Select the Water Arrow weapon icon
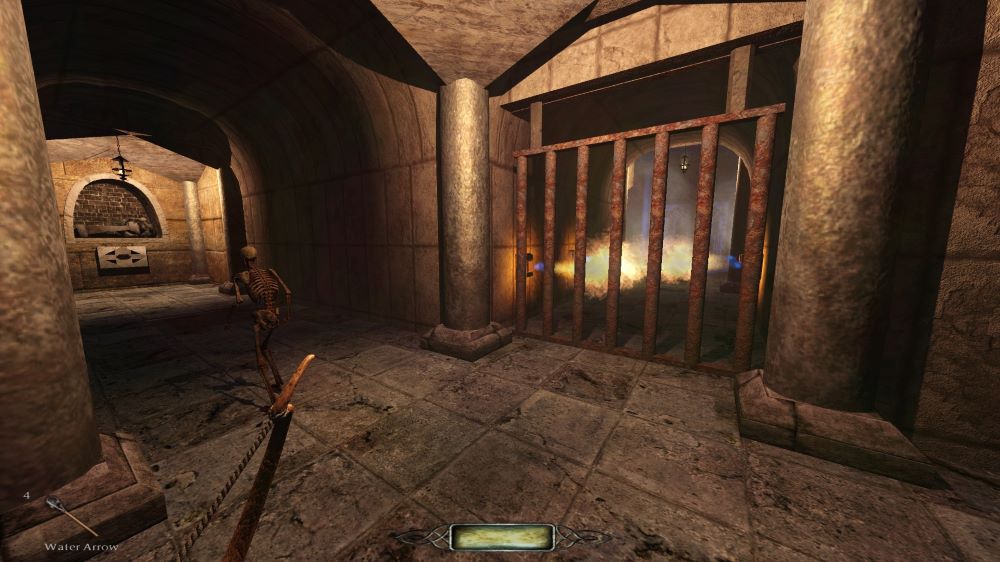The image size is (1000, 562). (x=70, y=516)
